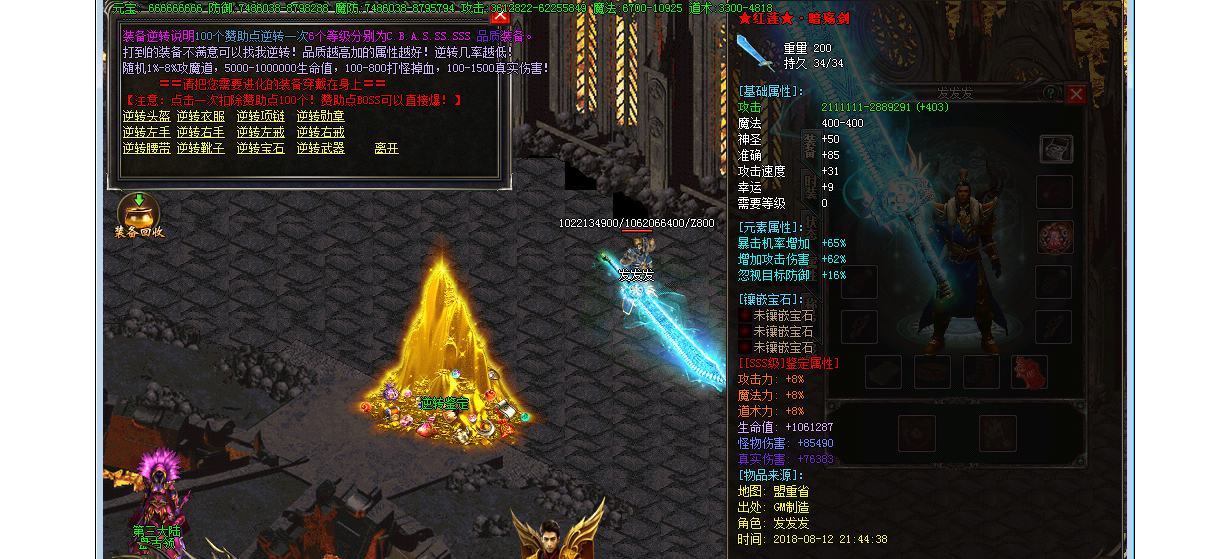This screenshot has width=1230, height=559.
Task: Open the character panel help button
Action: coord(1051,93)
